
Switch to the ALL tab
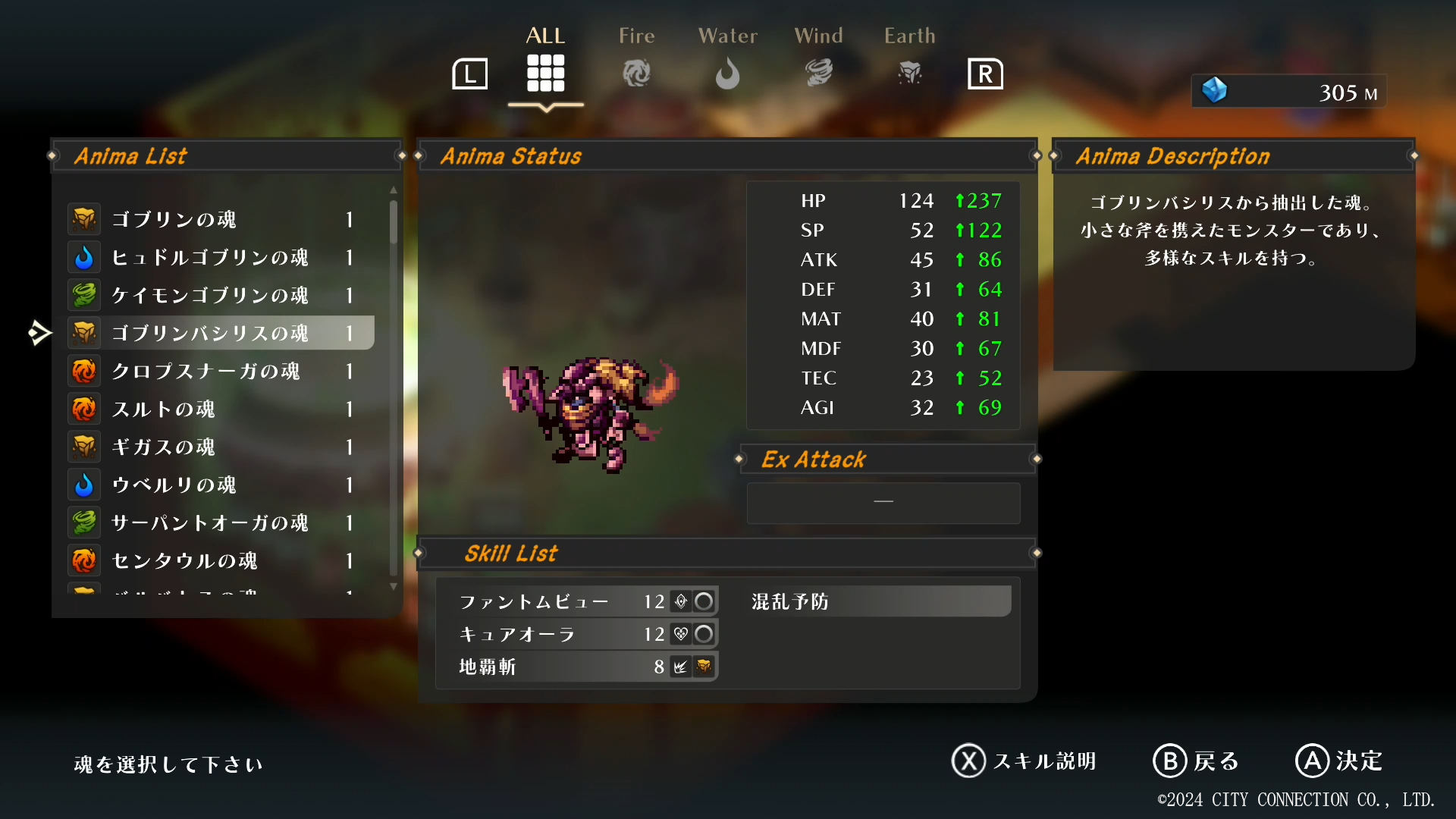point(545,73)
